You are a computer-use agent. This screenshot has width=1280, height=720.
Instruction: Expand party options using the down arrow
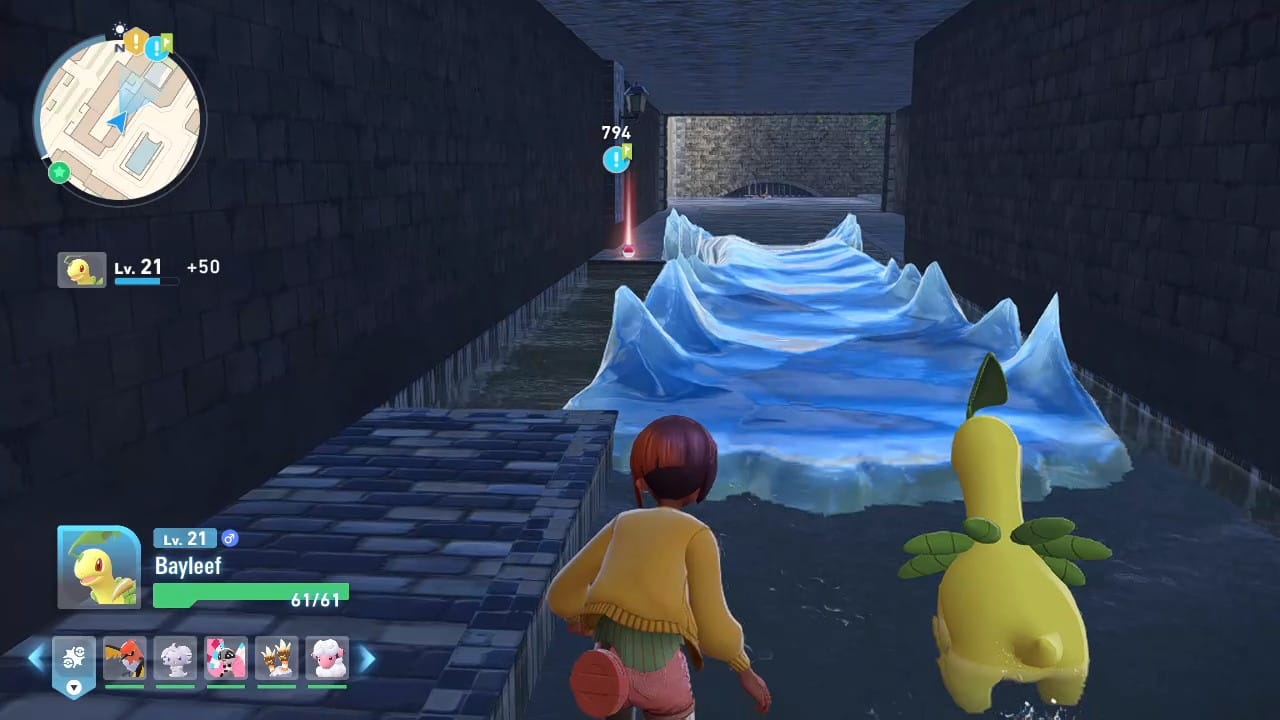click(74, 687)
